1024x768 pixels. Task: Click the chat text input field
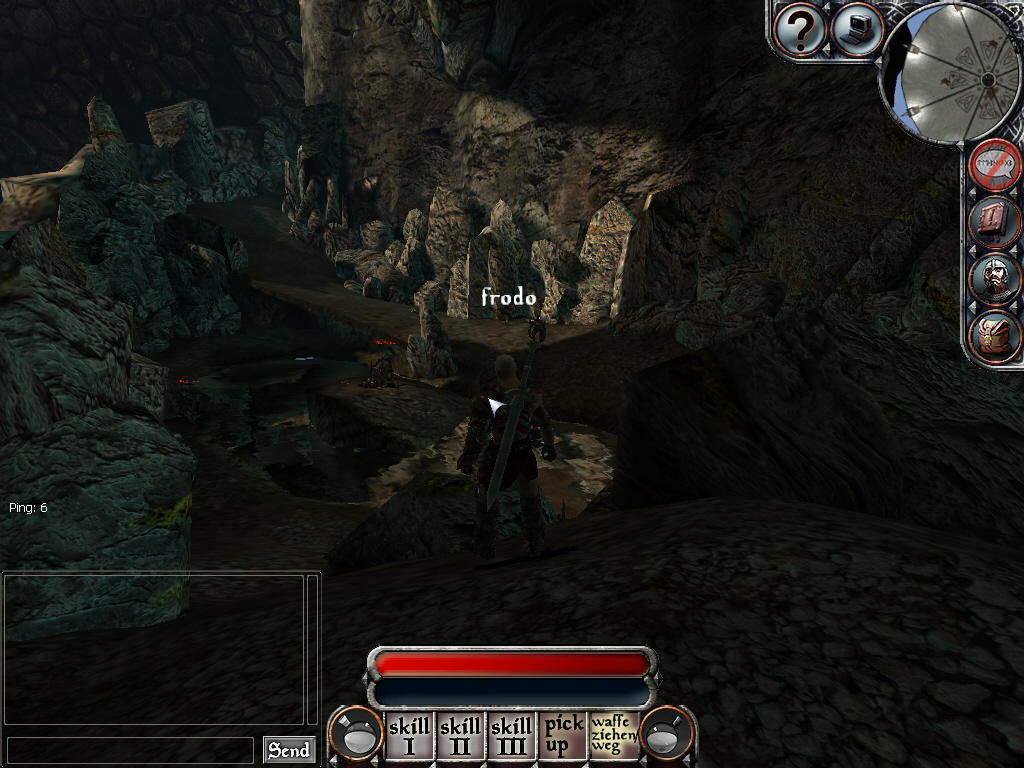130,750
